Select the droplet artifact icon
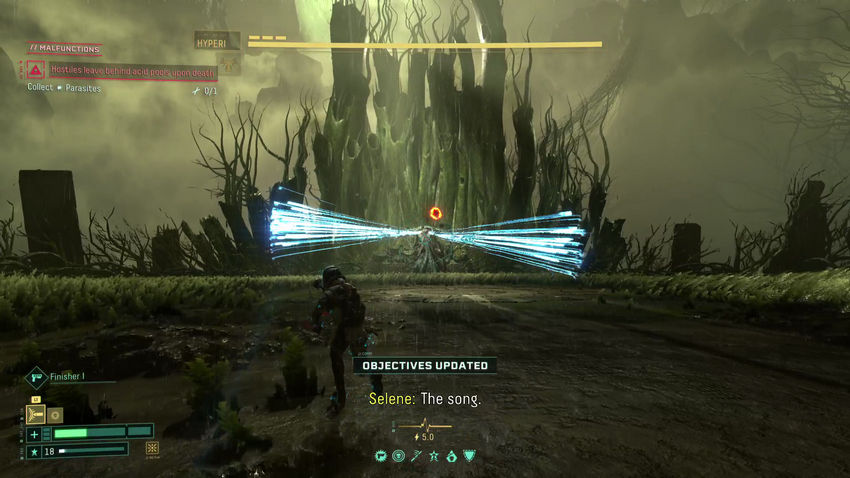Image resolution: width=850 pixels, height=478 pixels. (451, 457)
